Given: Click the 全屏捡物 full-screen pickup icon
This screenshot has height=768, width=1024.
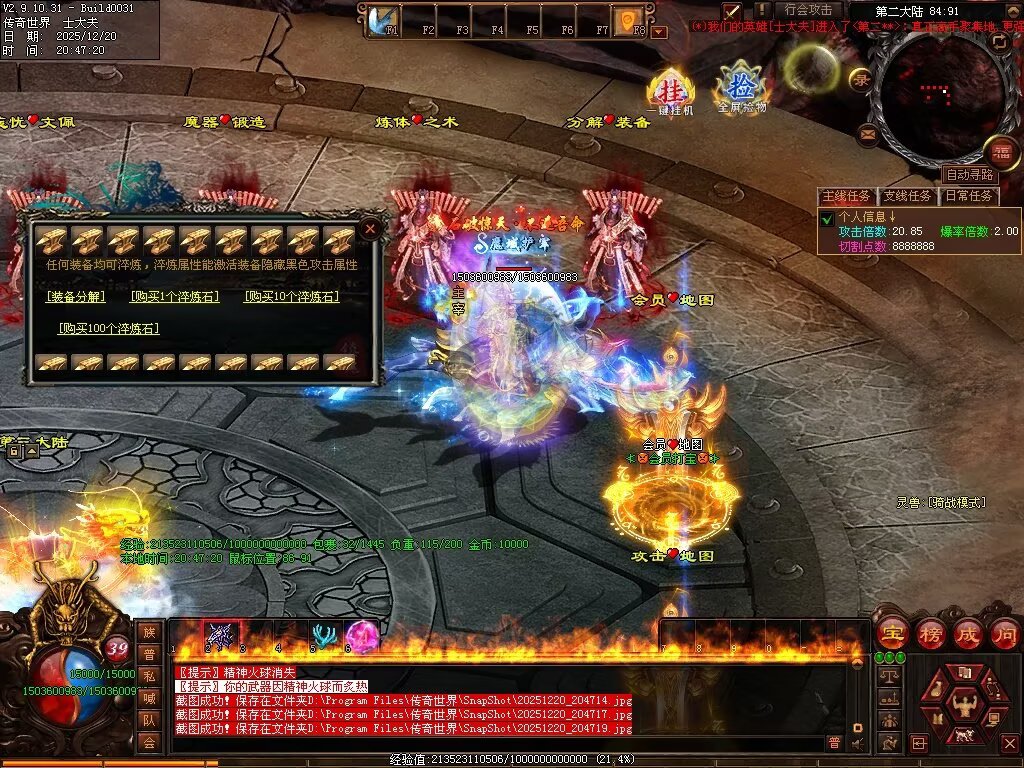Looking at the screenshot, I should (740, 88).
